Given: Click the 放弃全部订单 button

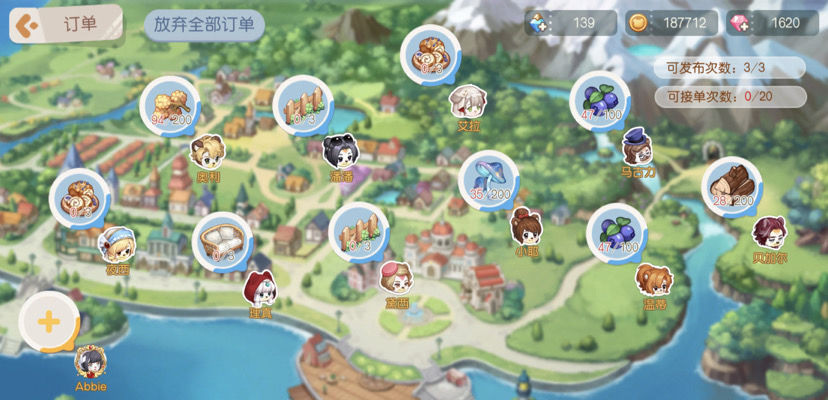Looking at the screenshot, I should [x=204, y=26].
